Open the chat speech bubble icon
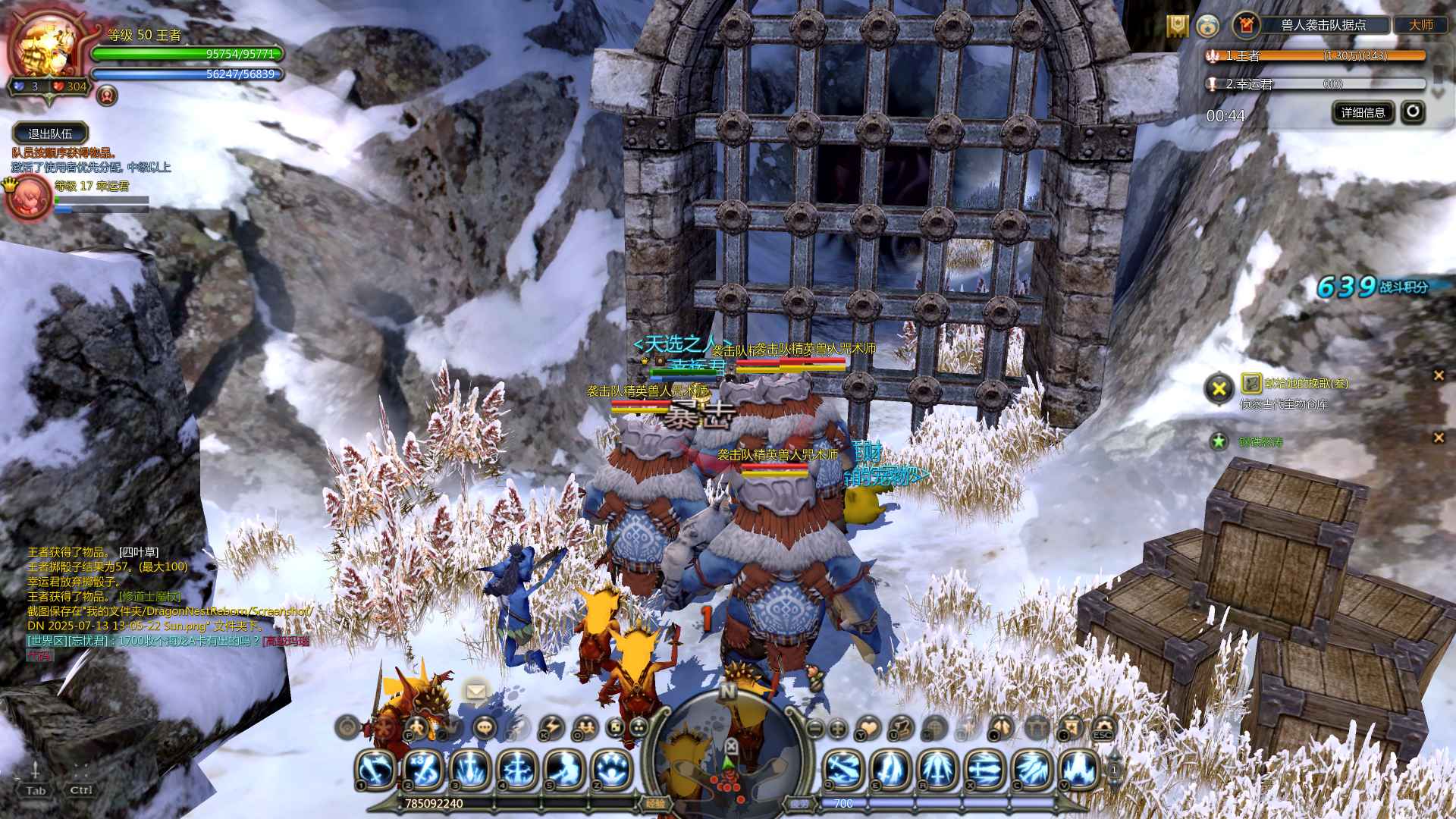Viewport: 1456px width, 819px height. point(485,728)
